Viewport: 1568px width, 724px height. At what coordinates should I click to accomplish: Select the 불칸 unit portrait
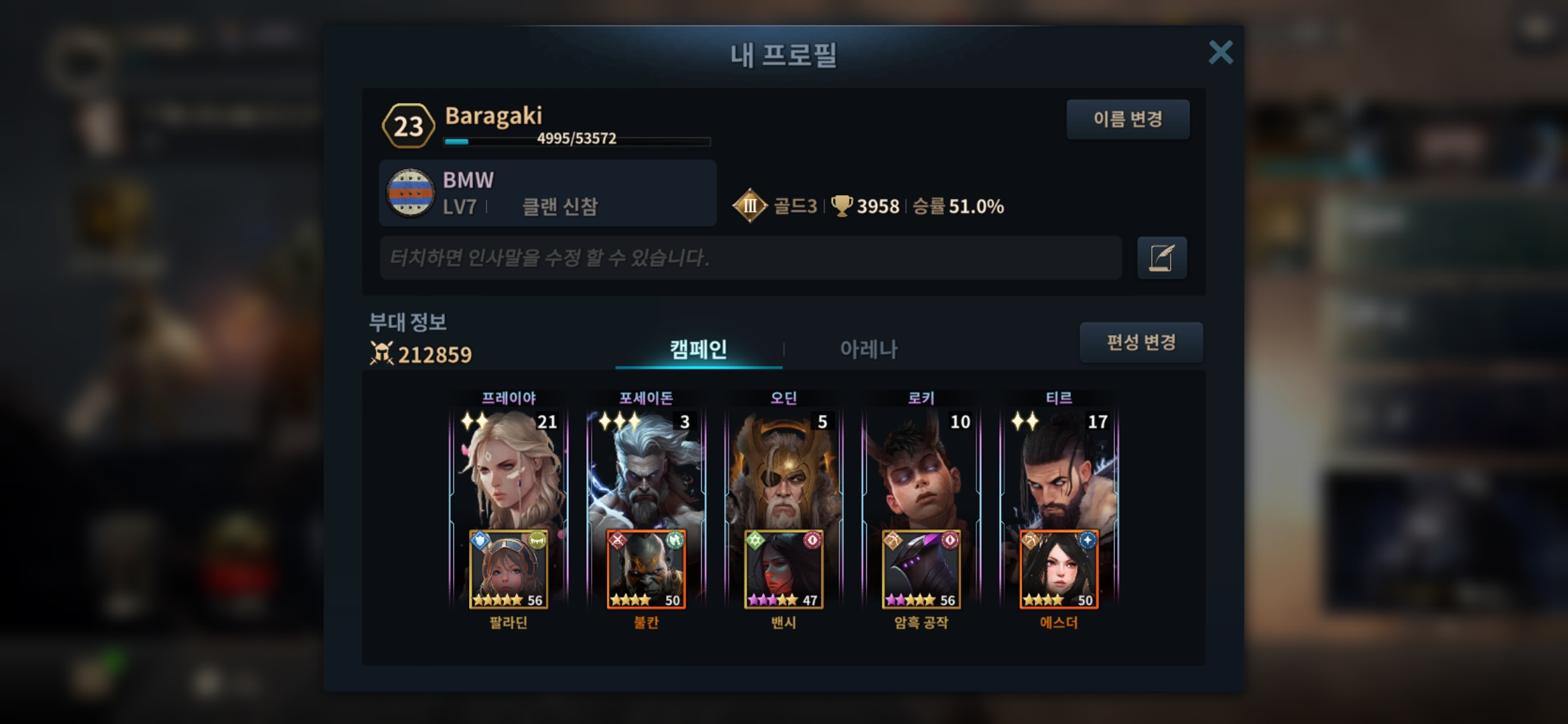[x=646, y=570]
